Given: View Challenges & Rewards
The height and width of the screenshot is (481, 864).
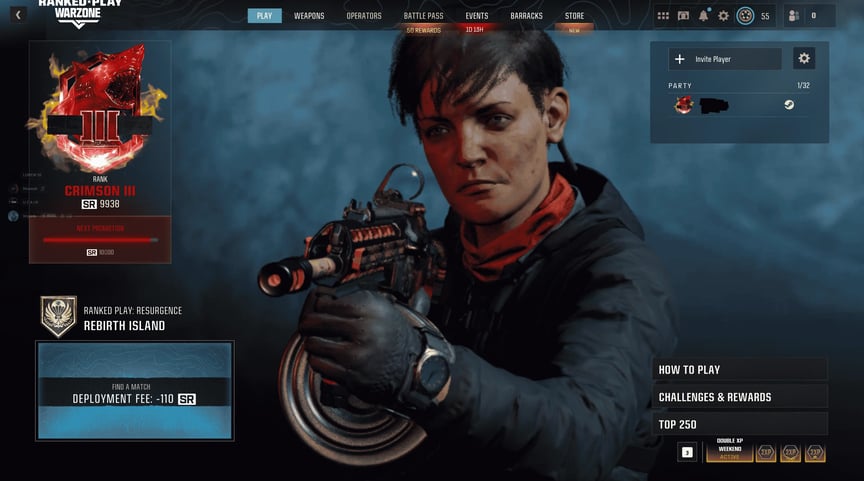Looking at the screenshot, I should click(739, 397).
